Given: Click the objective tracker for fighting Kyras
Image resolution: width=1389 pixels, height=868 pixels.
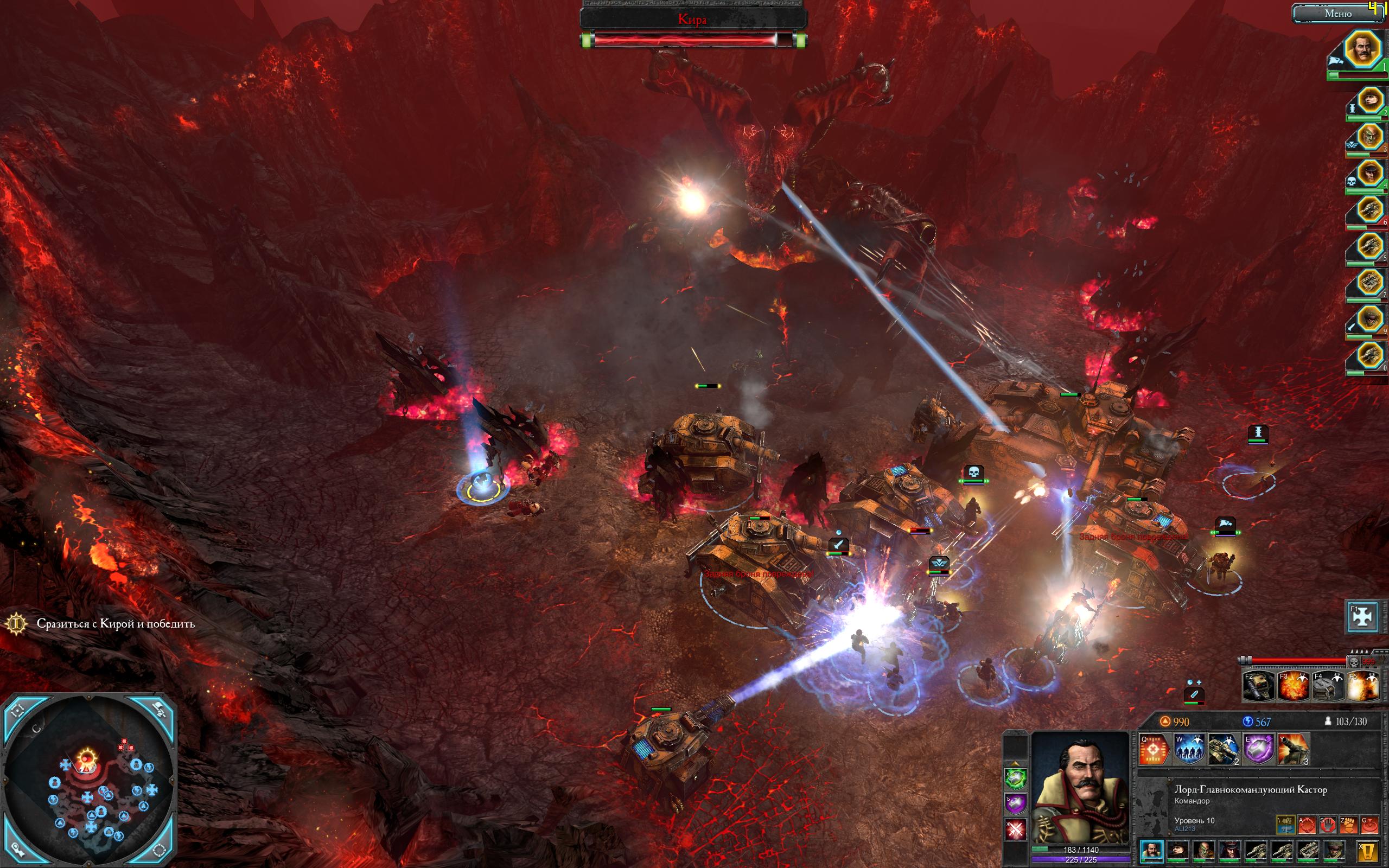Looking at the screenshot, I should [x=116, y=623].
